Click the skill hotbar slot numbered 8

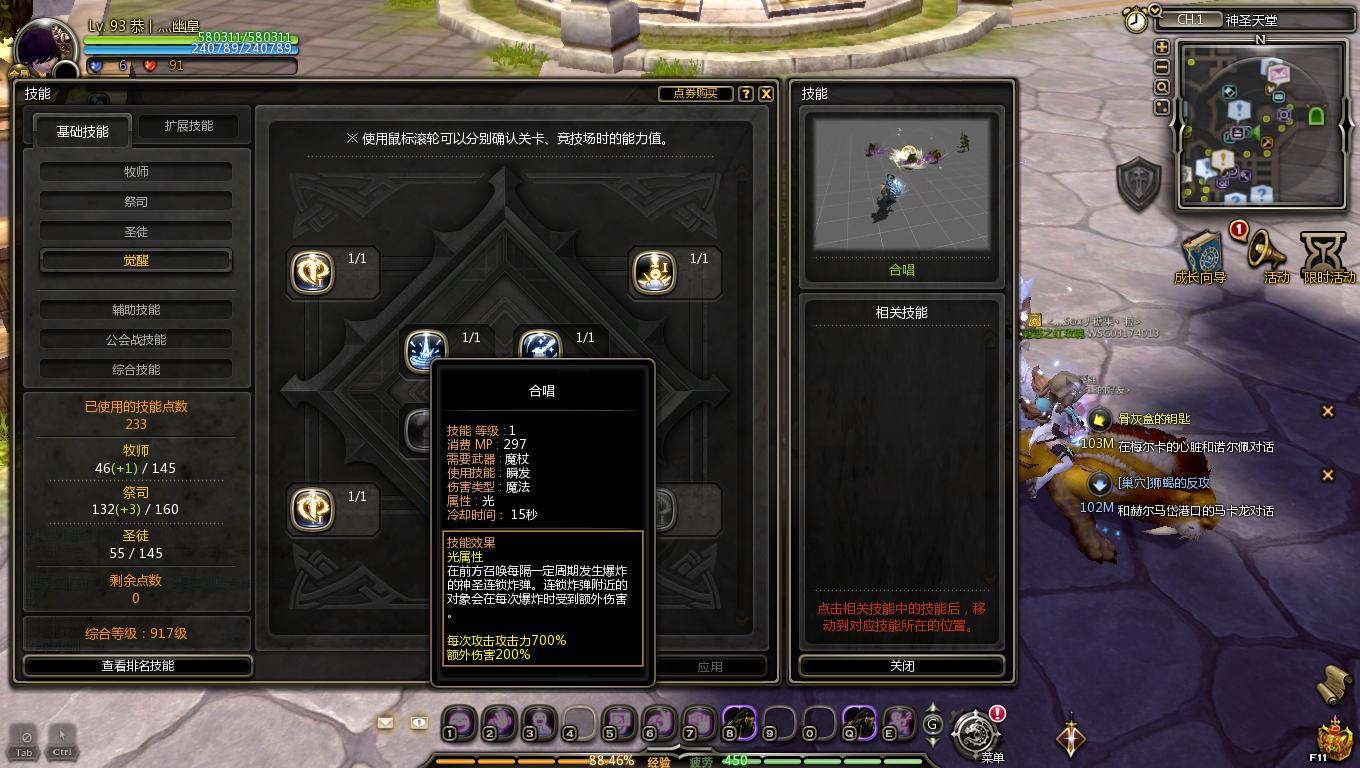coord(739,724)
